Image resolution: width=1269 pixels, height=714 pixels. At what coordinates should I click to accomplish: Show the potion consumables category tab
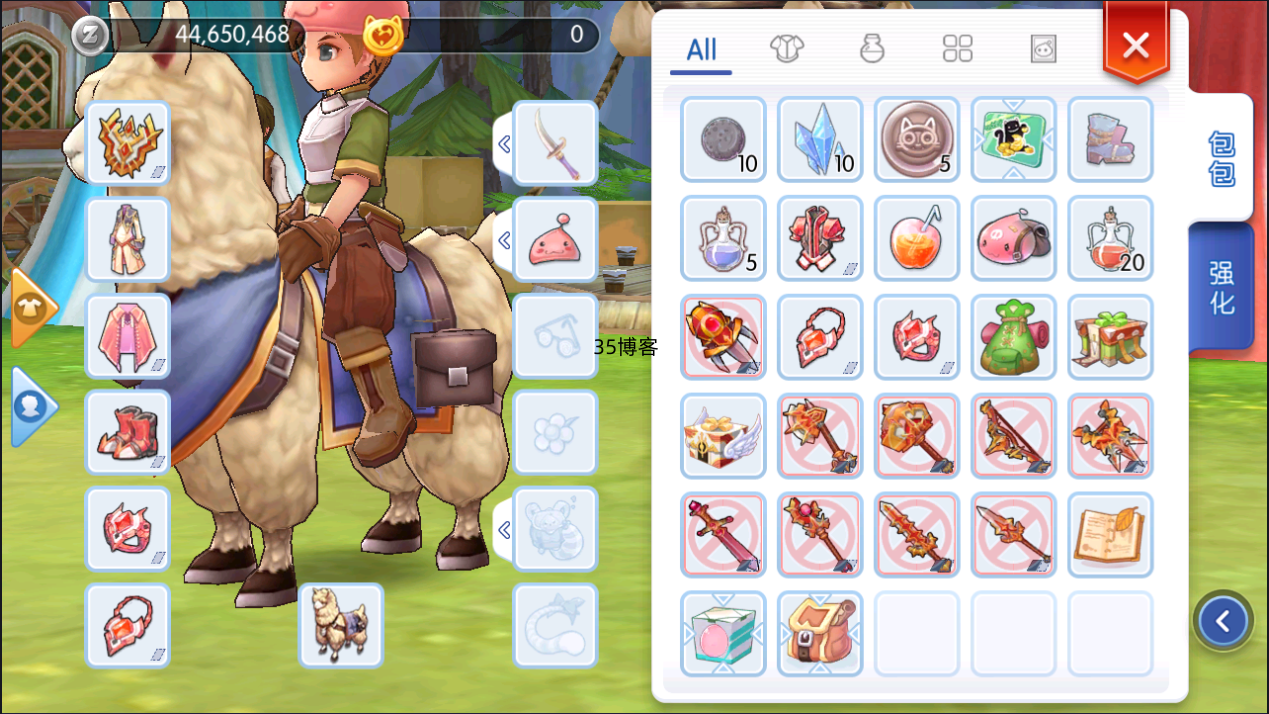[873, 48]
